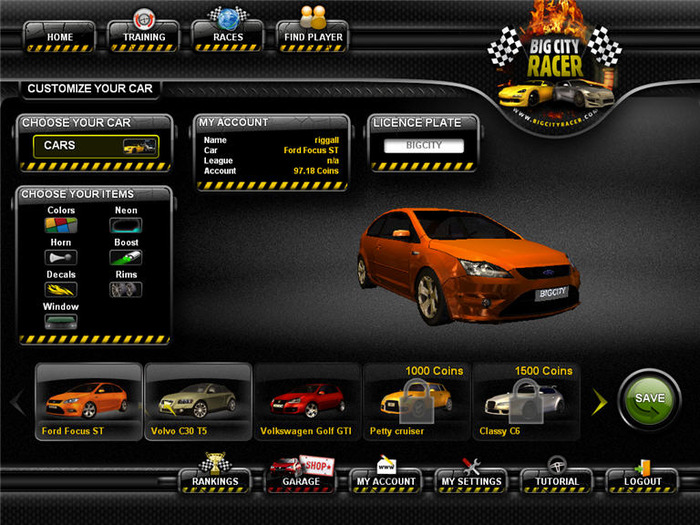
Task: Open the Home menu
Action: (60, 37)
